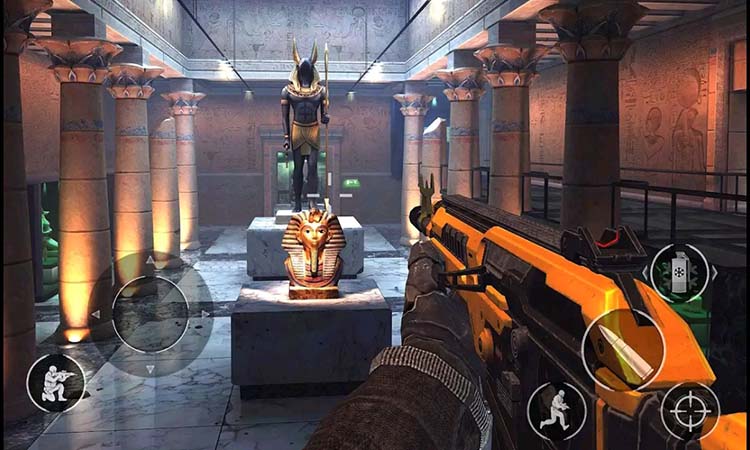750x450 pixels.
Task: Activate the crosshair aim button
Action: tap(689, 411)
